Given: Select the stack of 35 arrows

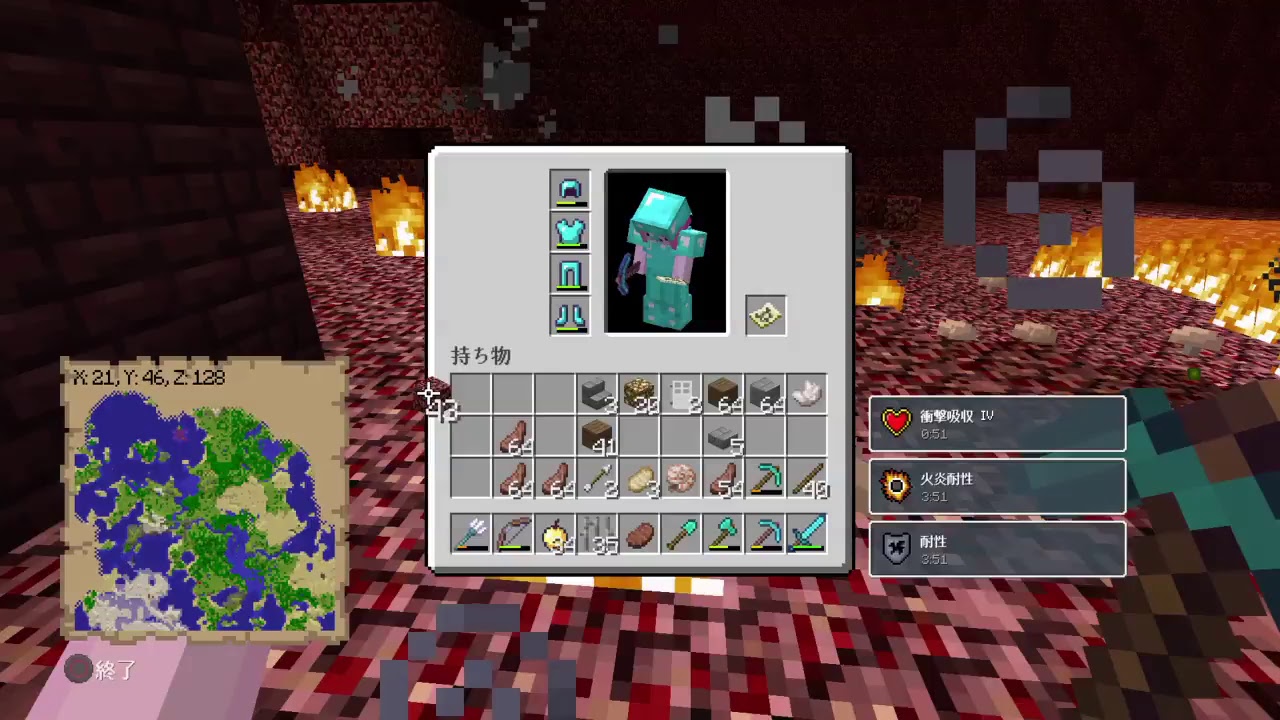Looking at the screenshot, I should 597,533.
